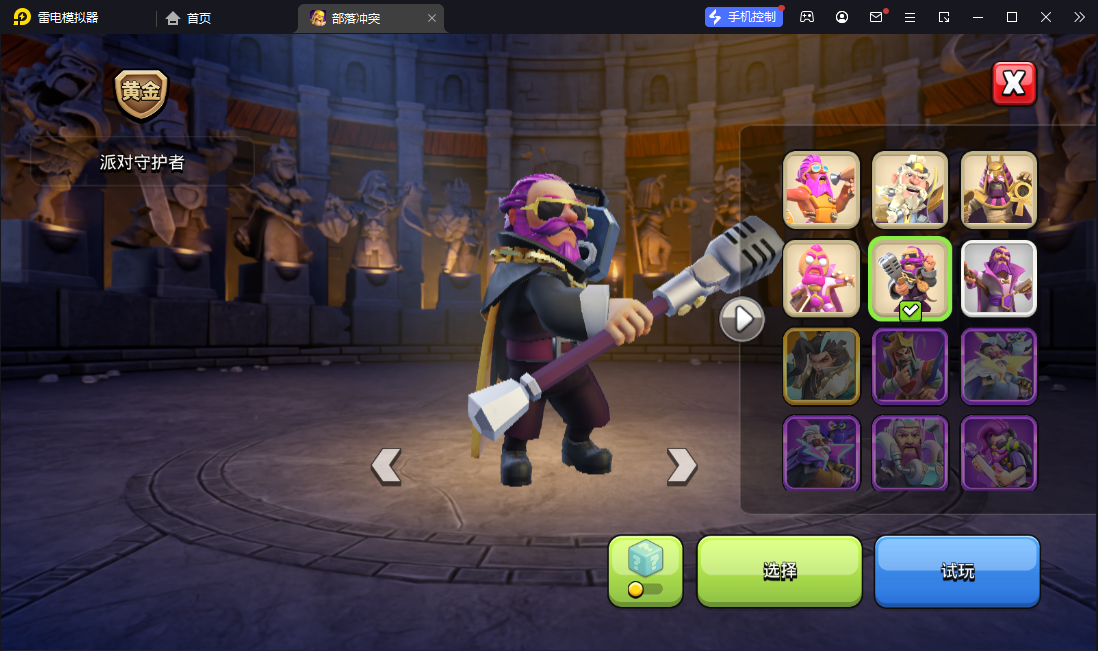
Task: Pick the crowned king warden skin
Action: point(910,365)
